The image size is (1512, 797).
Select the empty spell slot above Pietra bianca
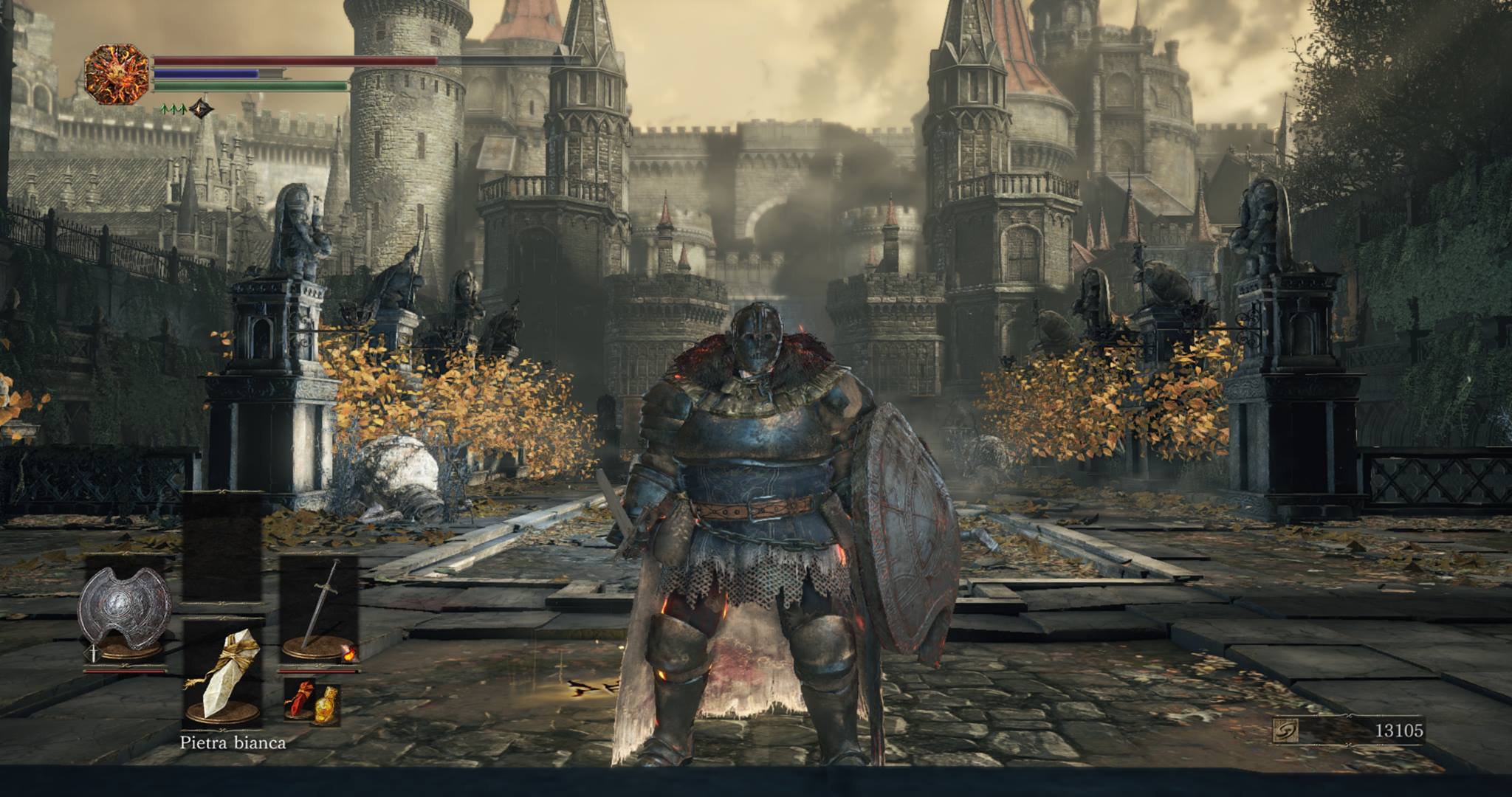(x=222, y=546)
